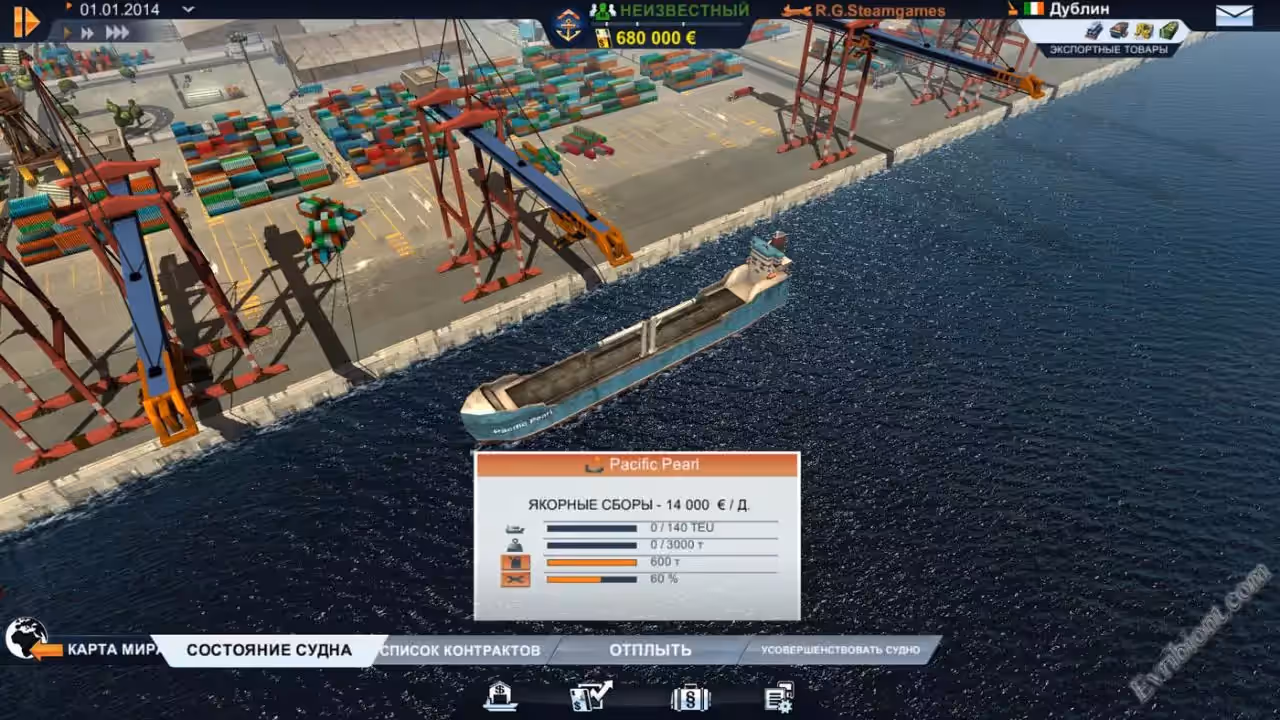Set game speed to double arrows
This screenshot has width=1280, height=720.
click(x=89, y=33)
